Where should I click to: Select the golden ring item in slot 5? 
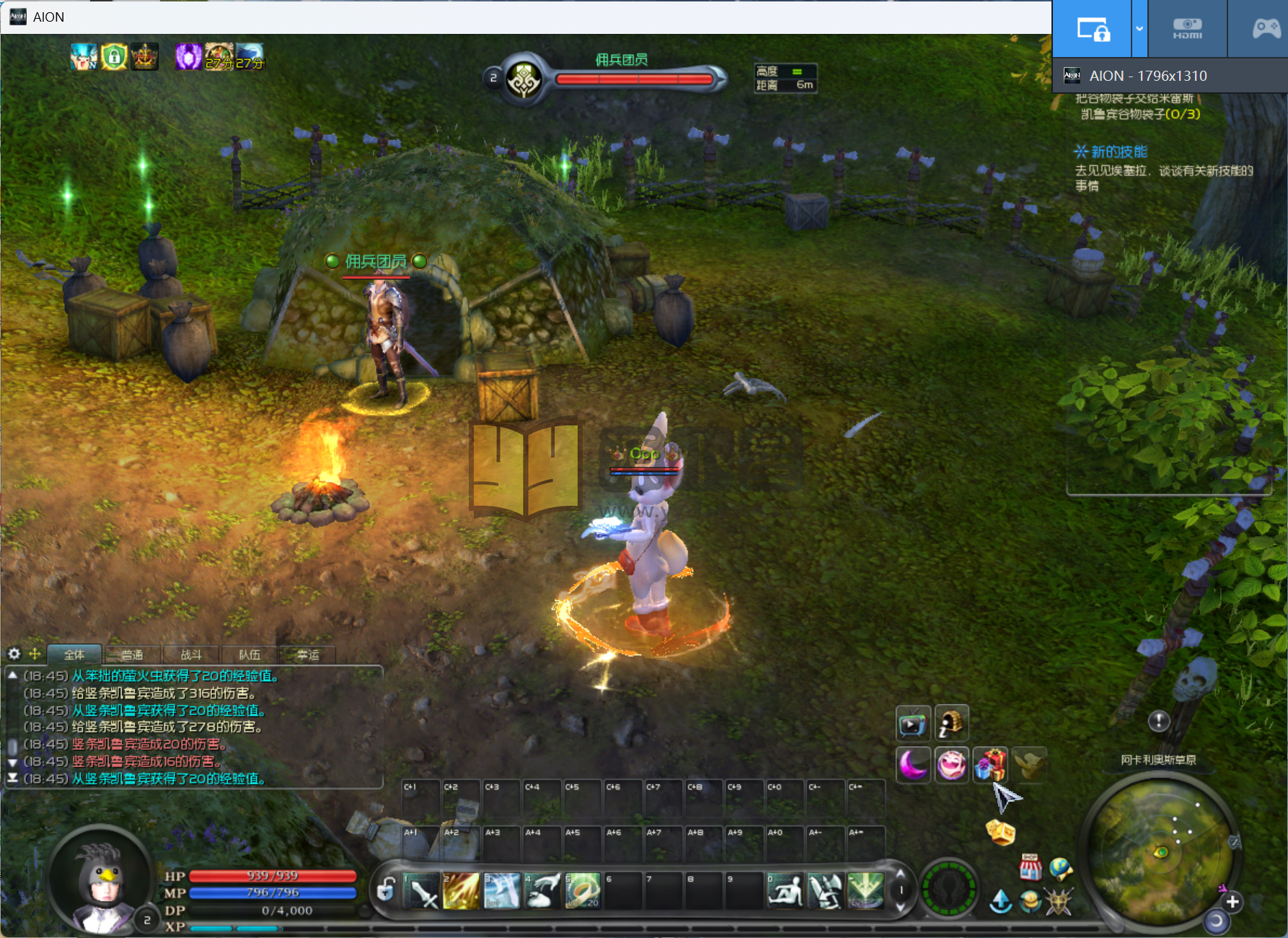pyautogui.click(x=583, y=891)
